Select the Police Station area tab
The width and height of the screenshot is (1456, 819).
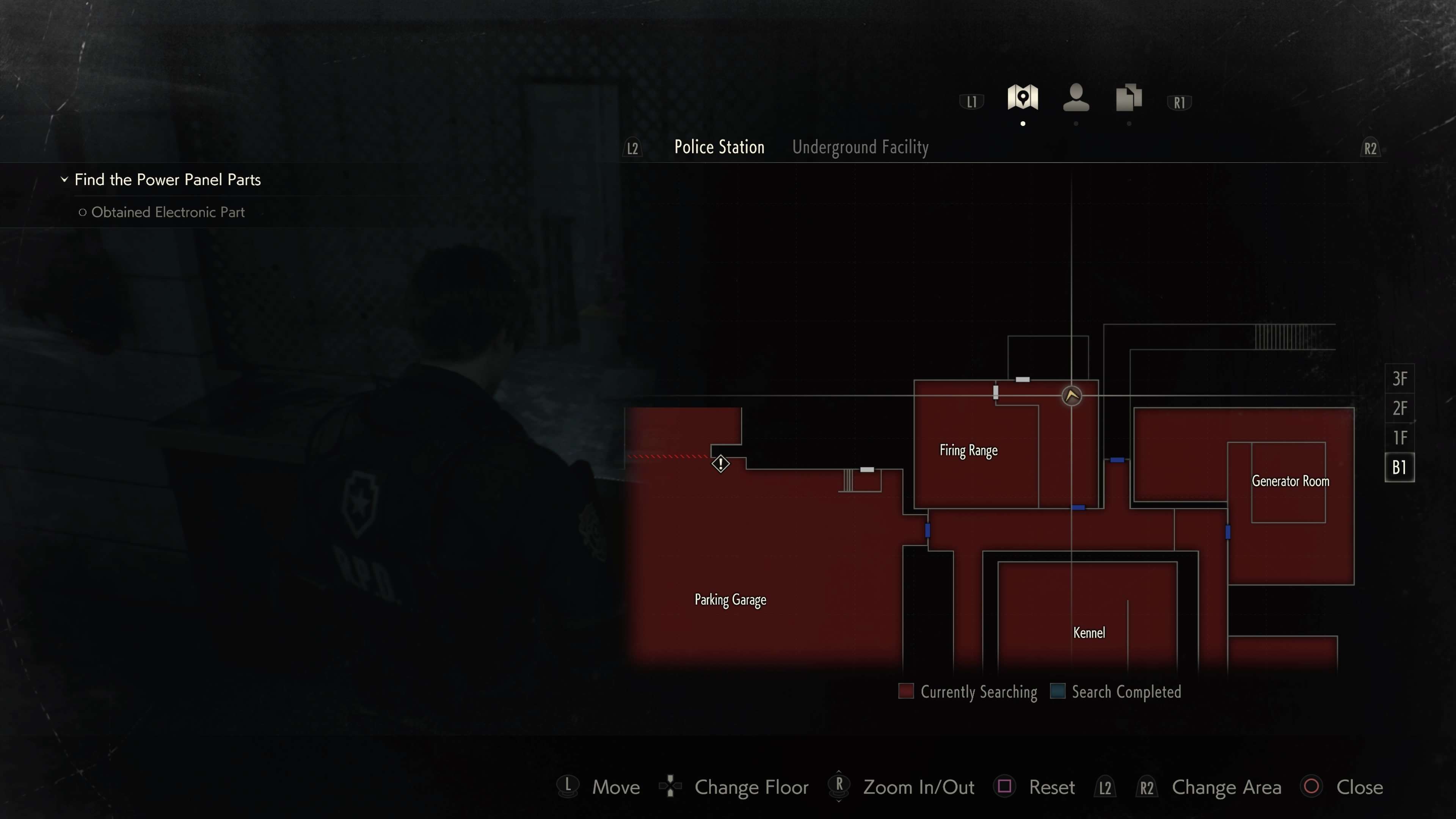719,147
